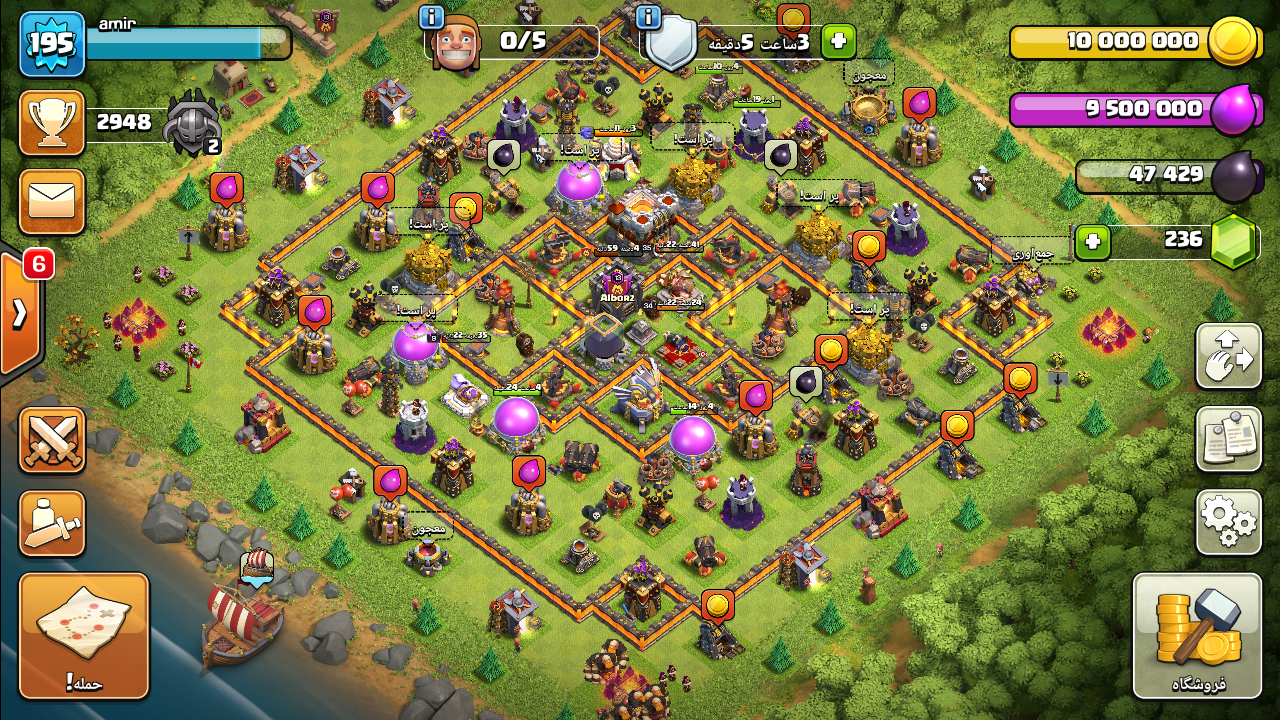Tap the league badge beside trophies
The height and width of the screenshot is (720, 1280).
[192, 123]
